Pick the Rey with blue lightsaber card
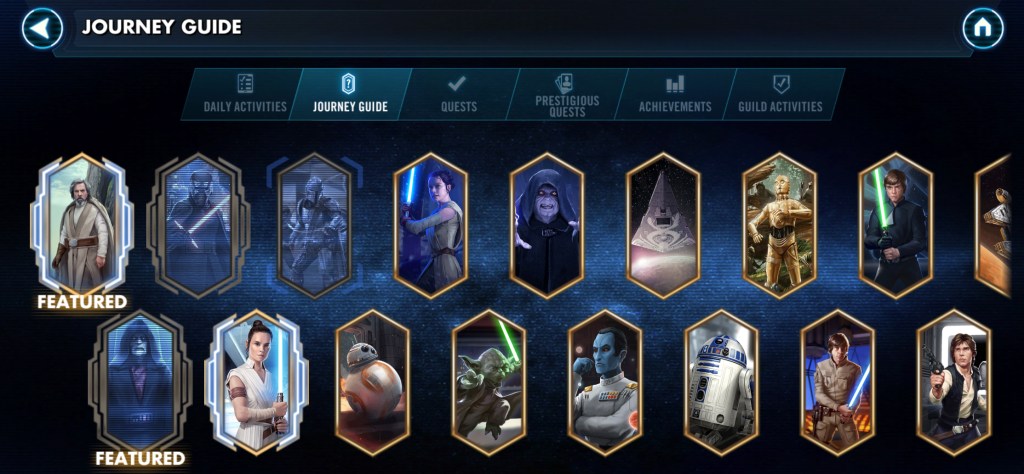 coord(430,225)
